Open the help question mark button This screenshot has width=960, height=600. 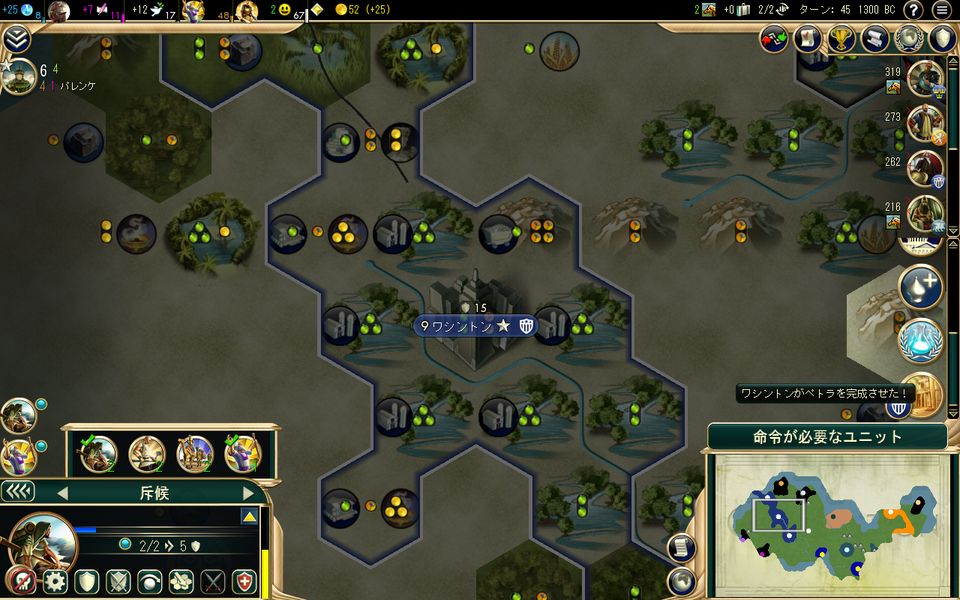(x=912, y=10)
